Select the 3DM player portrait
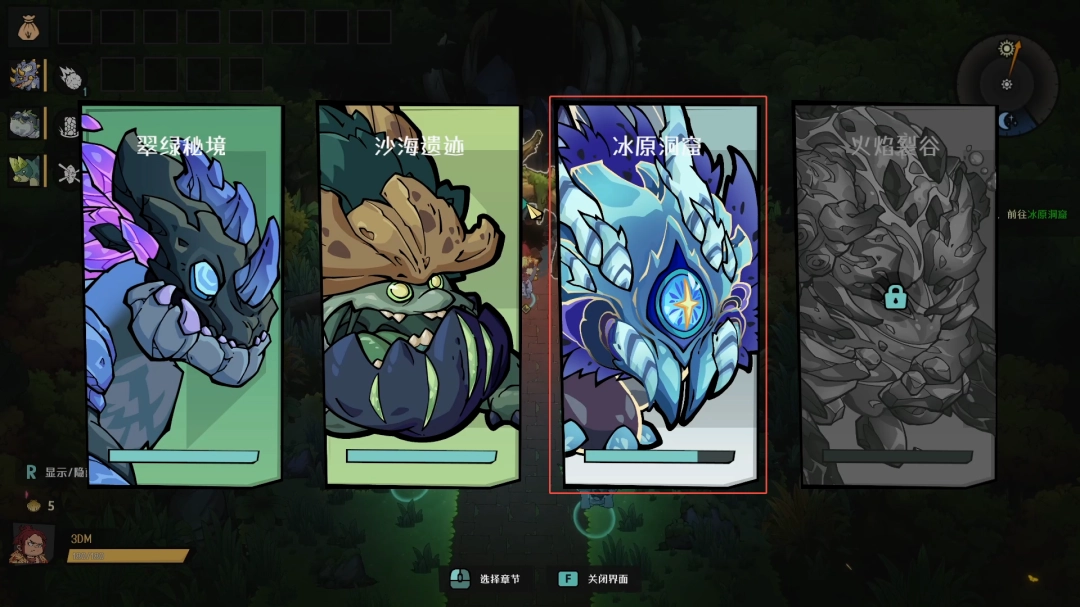Screen dimensions: 1080x607 tap(32, 544)
